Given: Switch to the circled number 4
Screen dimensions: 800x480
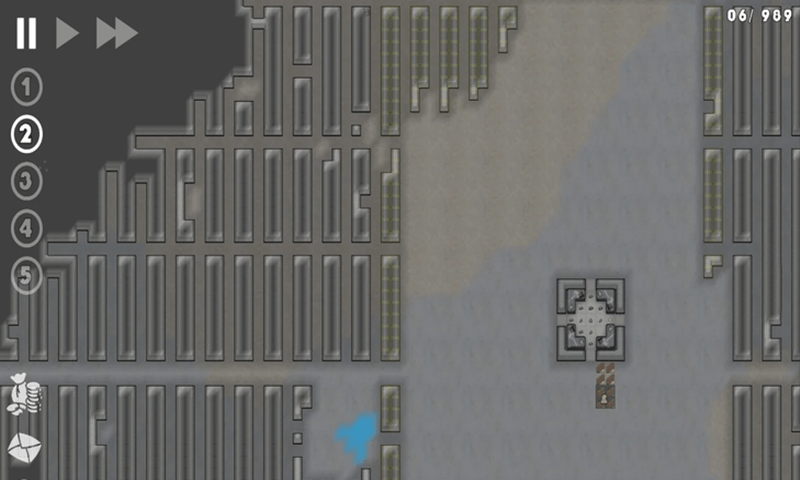Looking at the screenshot, I should (x=27, y=228).
